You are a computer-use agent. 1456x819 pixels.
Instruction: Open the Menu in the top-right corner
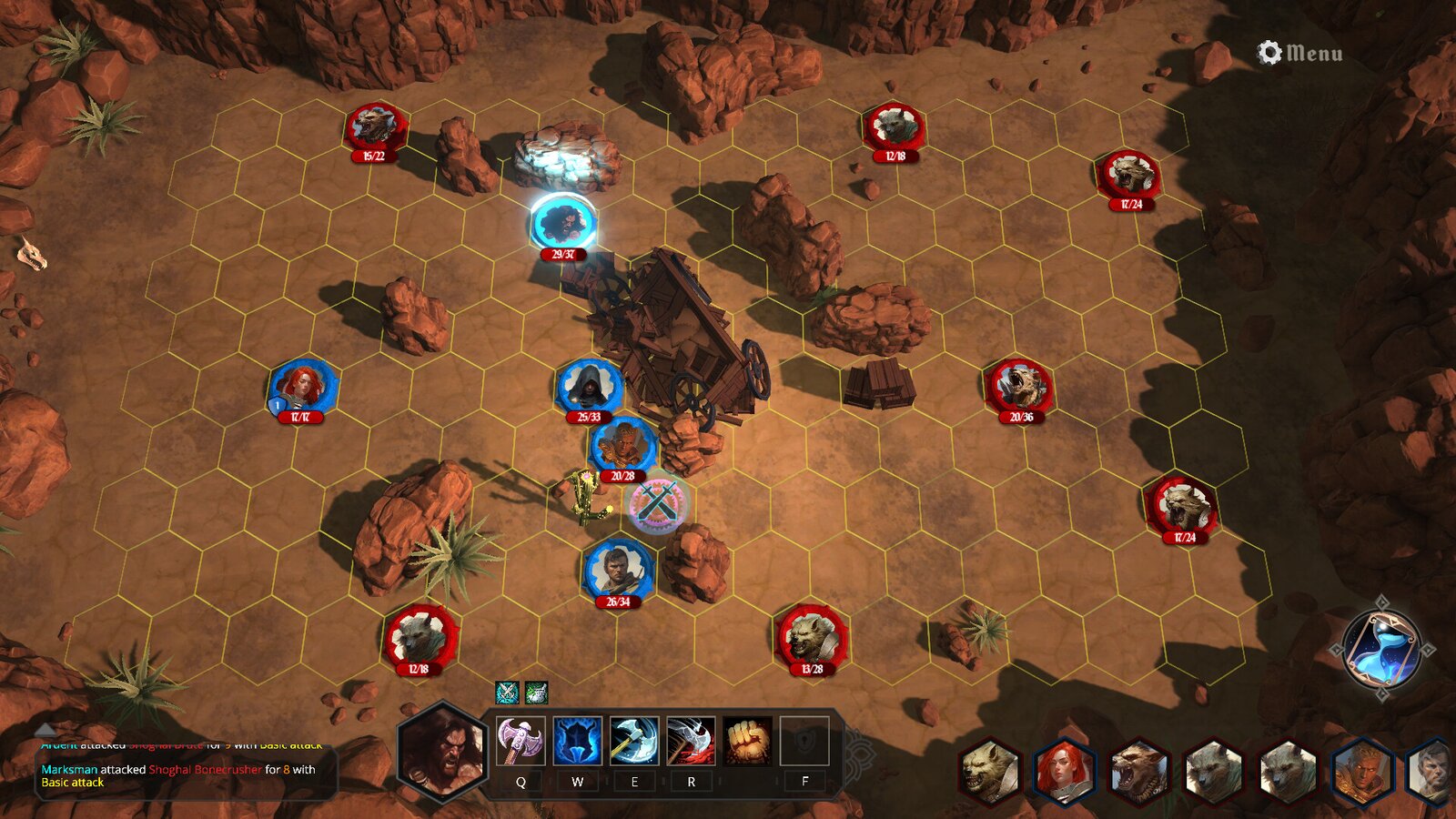pyautogui.click(x=1312, y=51)
